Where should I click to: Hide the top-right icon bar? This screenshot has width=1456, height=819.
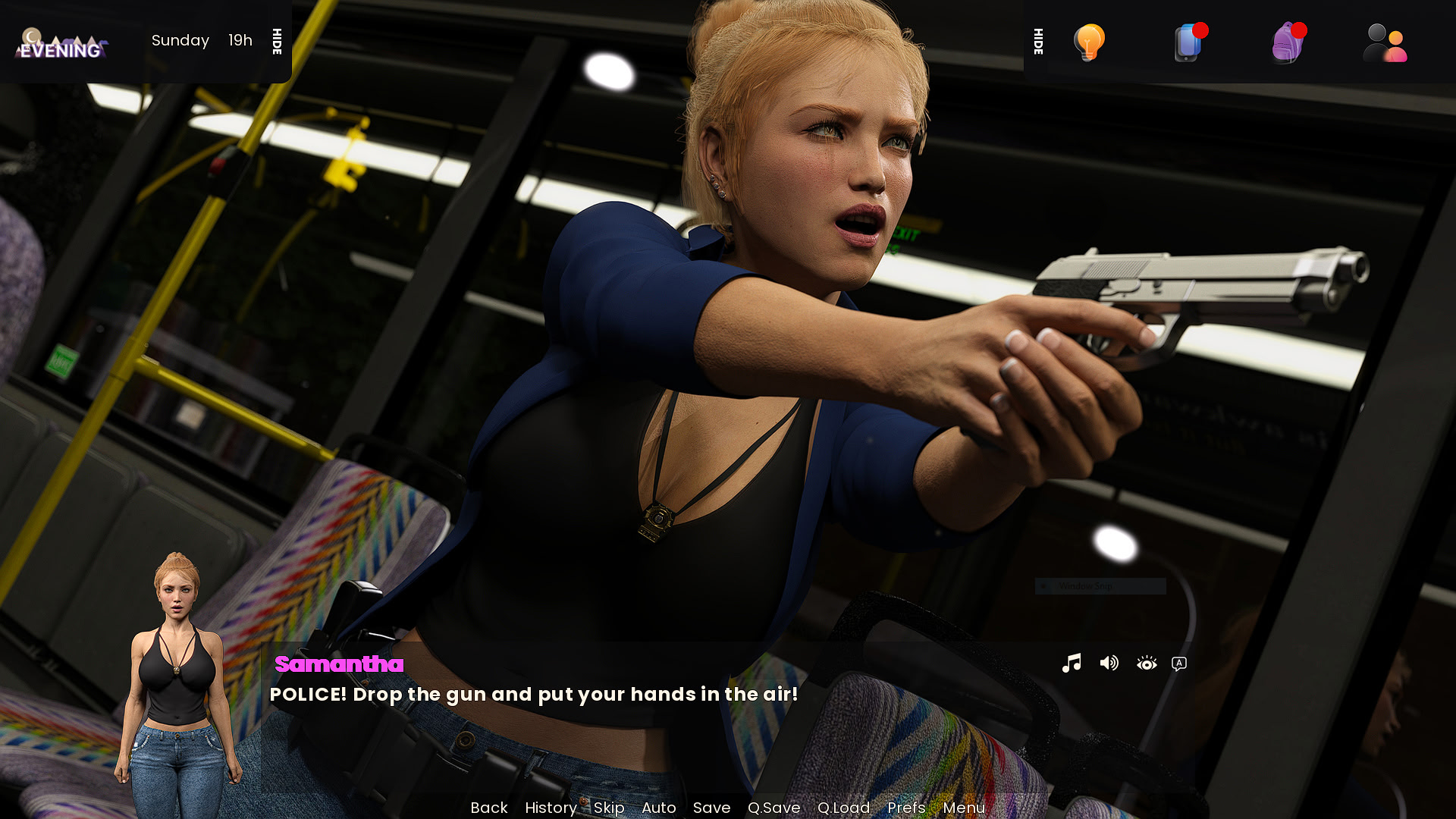1039,42
